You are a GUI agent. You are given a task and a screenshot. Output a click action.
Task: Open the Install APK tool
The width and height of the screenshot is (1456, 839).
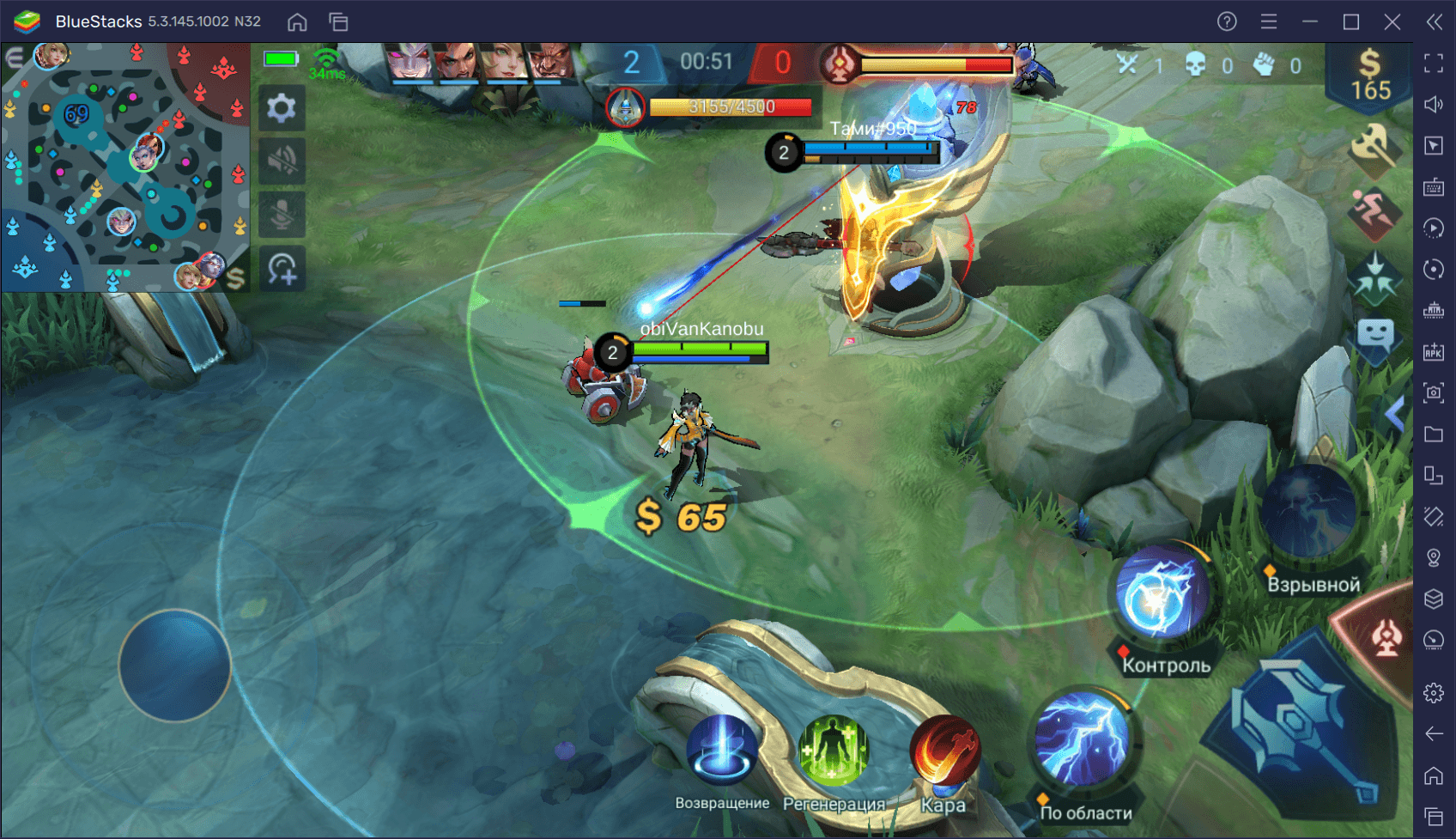(1433, 351)
